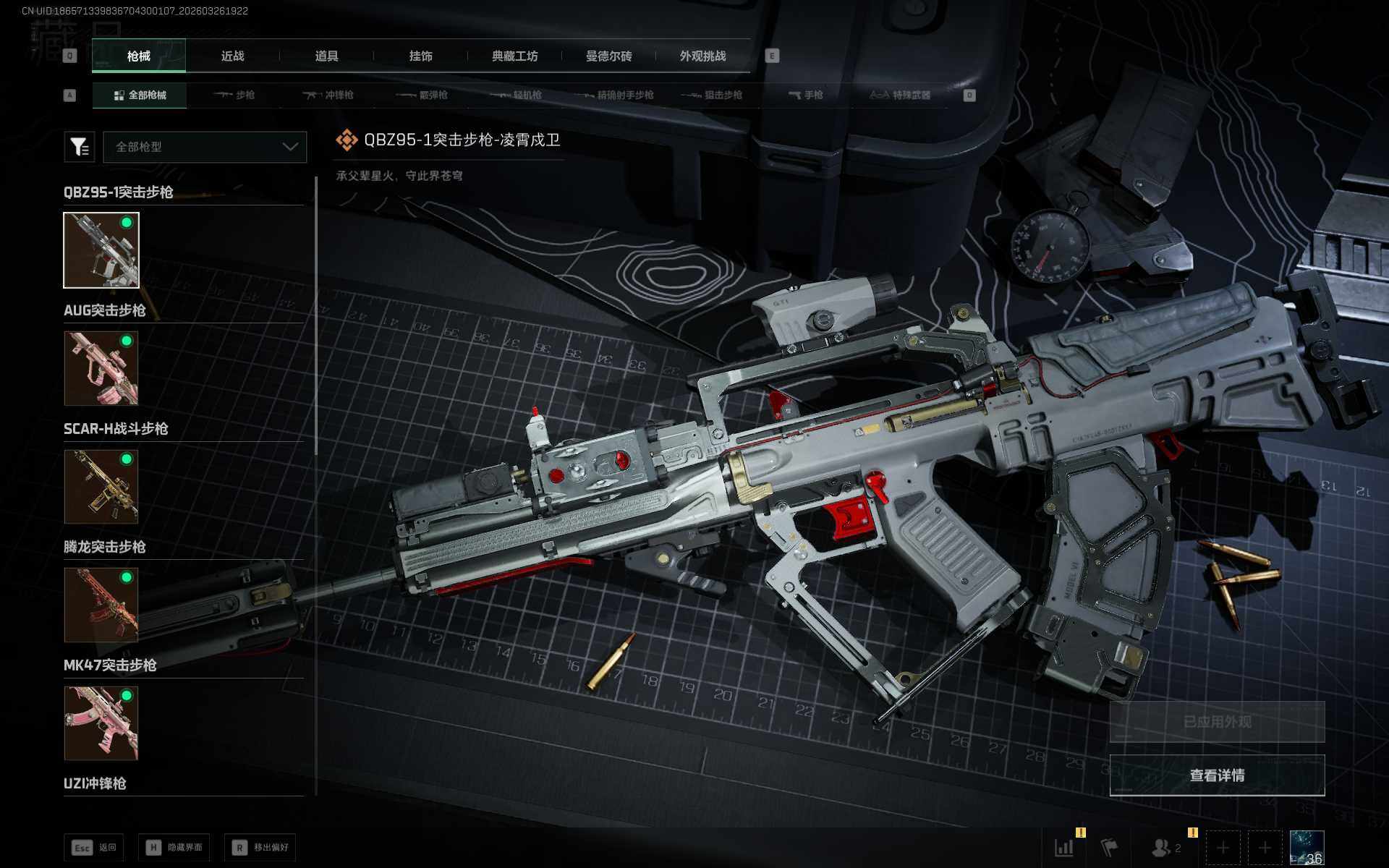Open the player avatar profile
Viewport: 1389px width, 868px height.
pyautogui.click(x=1307, y=848)
